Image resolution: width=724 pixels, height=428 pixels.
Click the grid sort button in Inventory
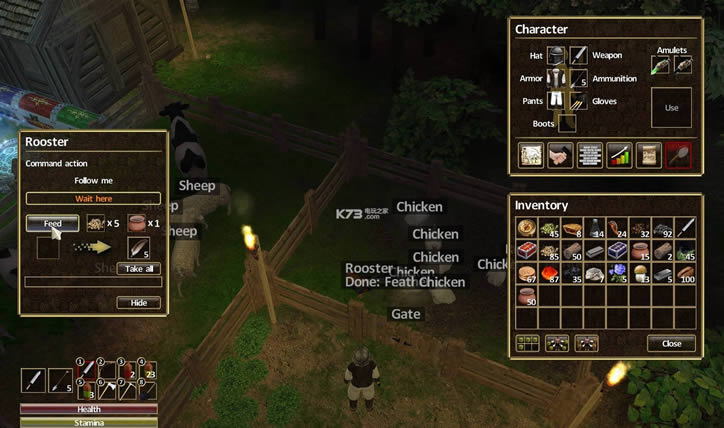click(527, 343)
